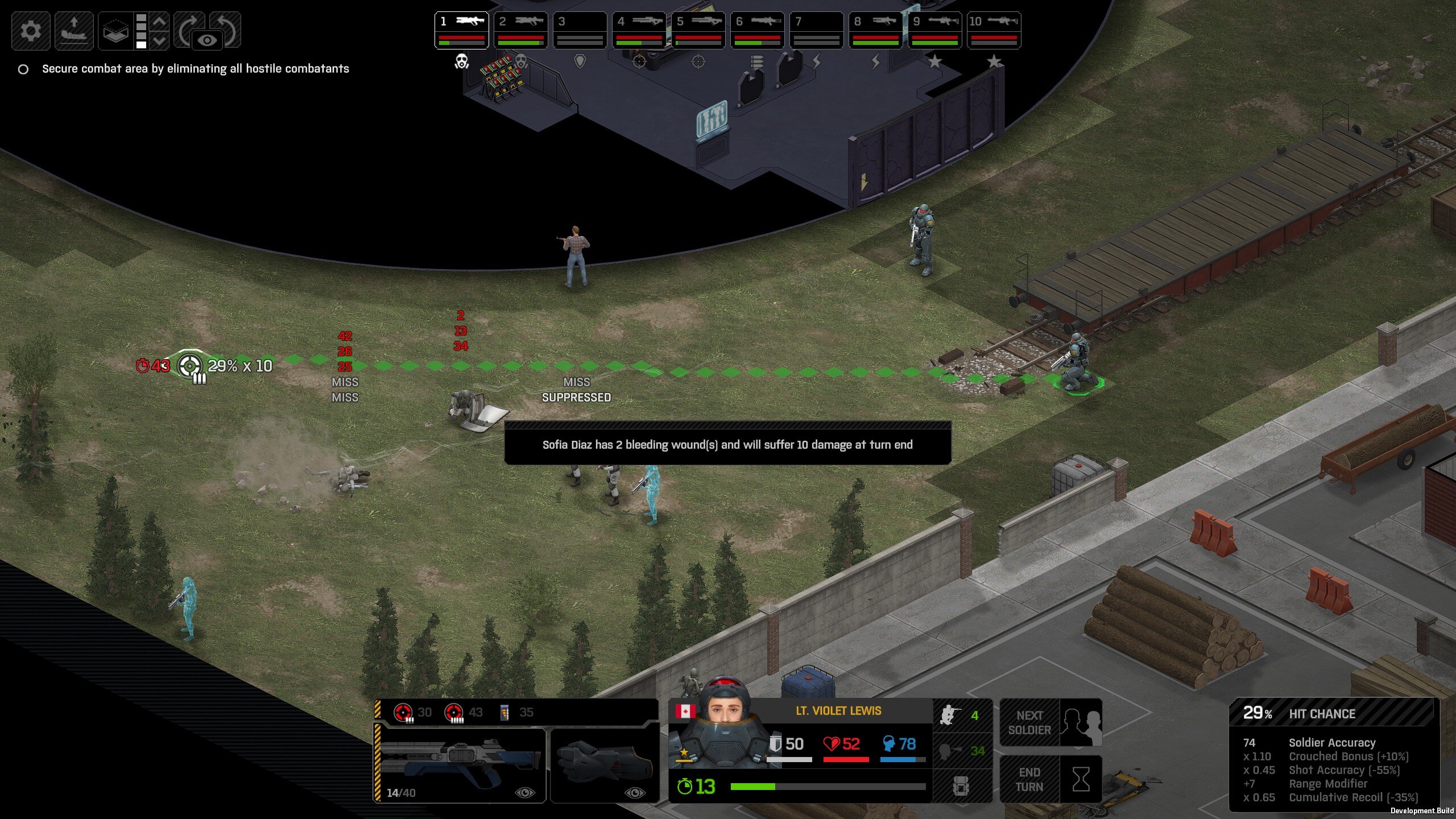Click the dropship evacuate button
Screen dimensions: 1456x819
[x=74, y=30]
